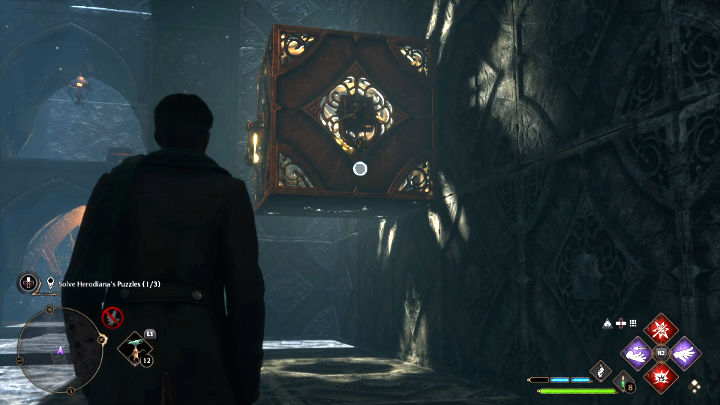
Task: Cast the left purple push-hand spell
Action: 636,353
